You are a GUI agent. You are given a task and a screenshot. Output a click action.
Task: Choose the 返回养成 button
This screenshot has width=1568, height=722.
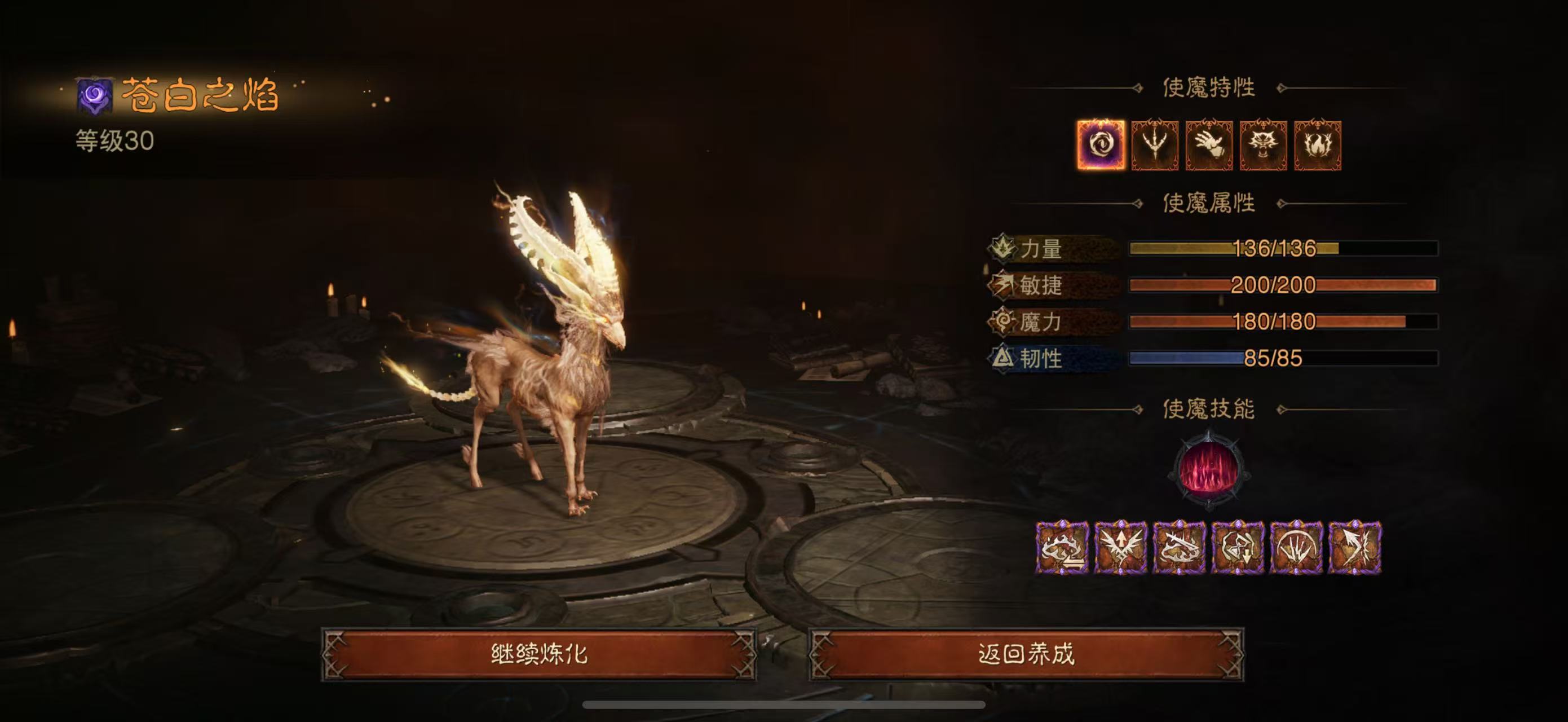tap(1026, 654)
